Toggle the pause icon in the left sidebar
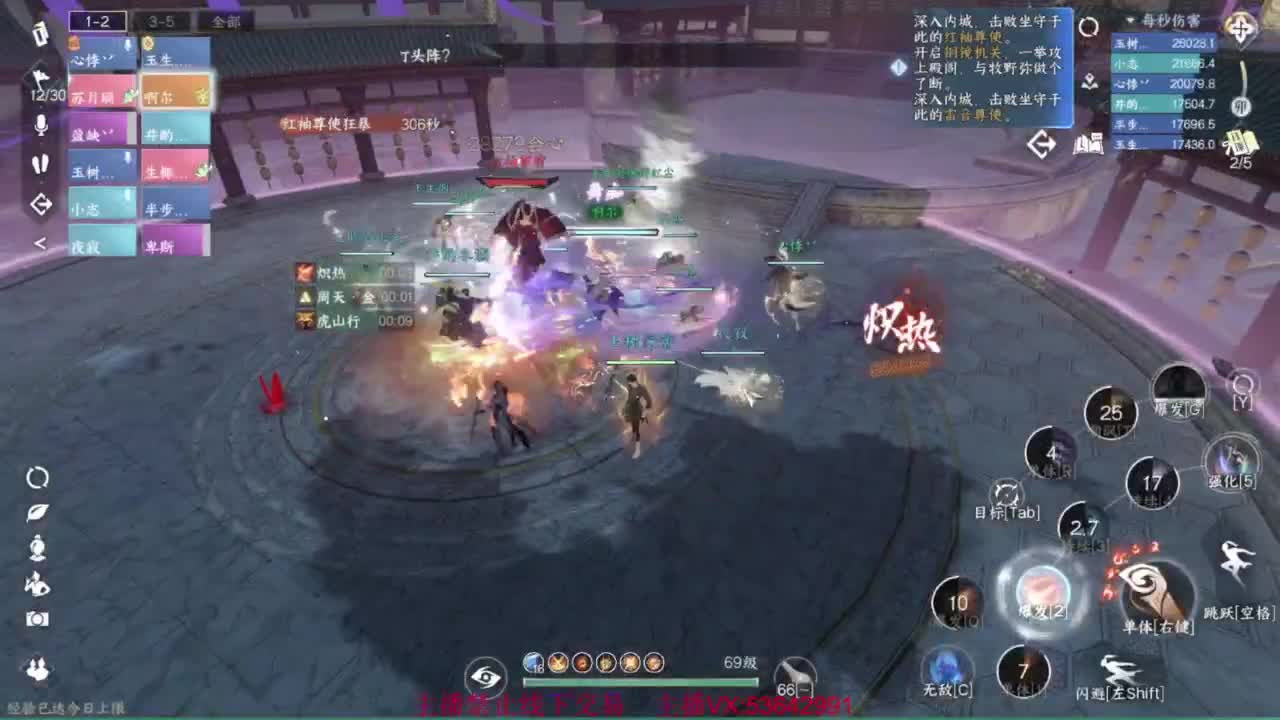This screenshot has width=1280, height=720. 40,162
